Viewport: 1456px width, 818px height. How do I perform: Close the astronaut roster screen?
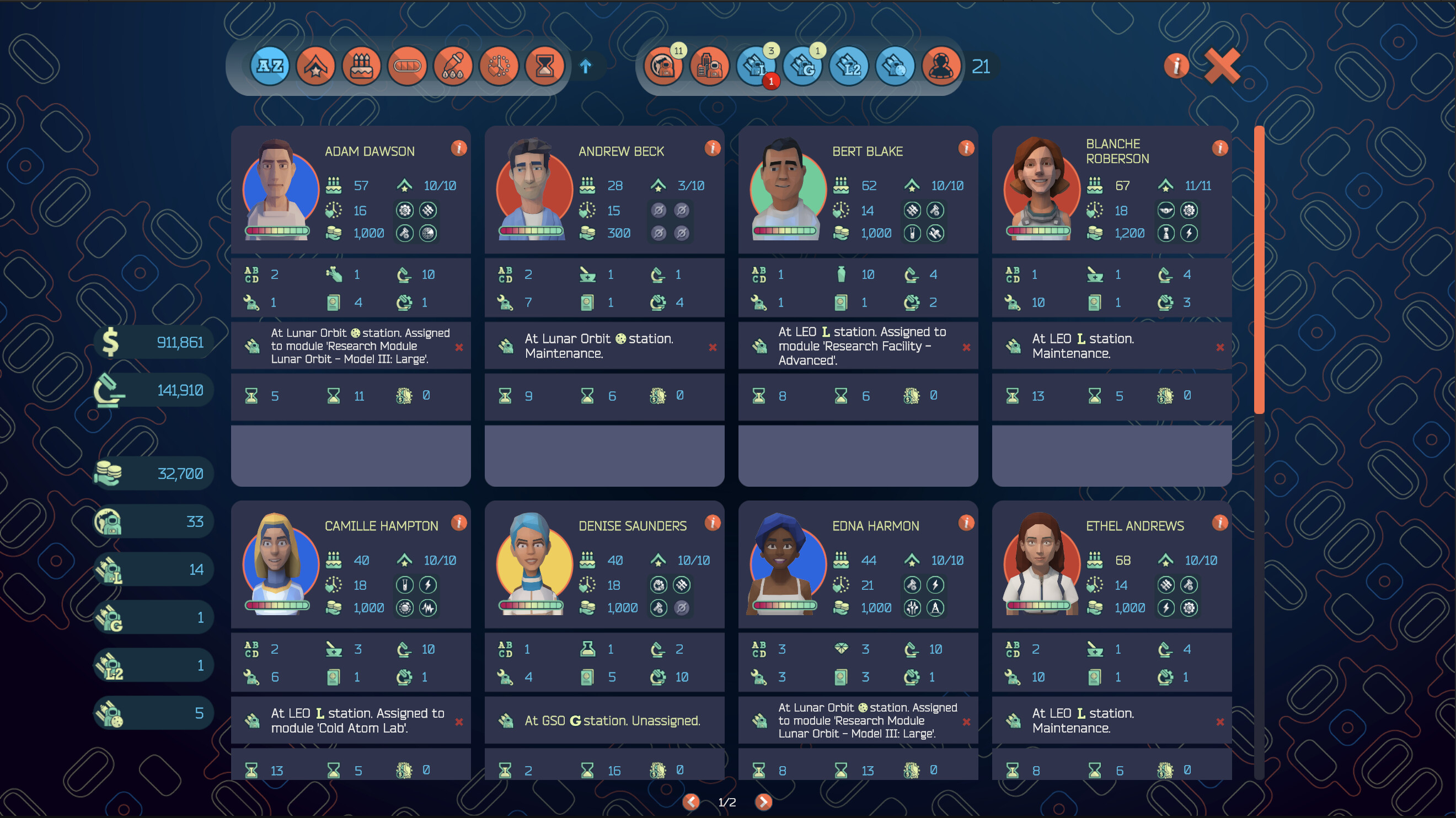tap(1222, 66)
